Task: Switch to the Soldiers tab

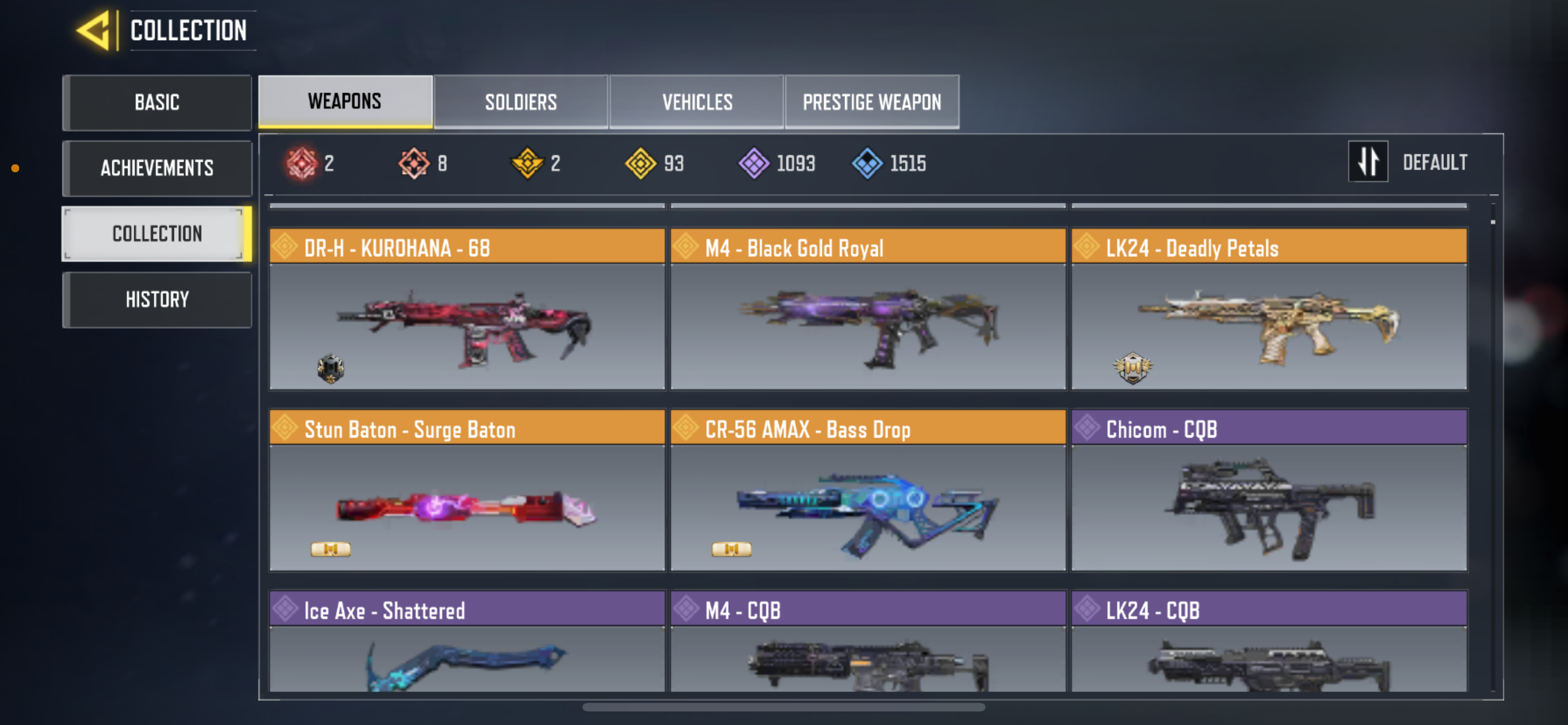Action: tap(521, 102)
